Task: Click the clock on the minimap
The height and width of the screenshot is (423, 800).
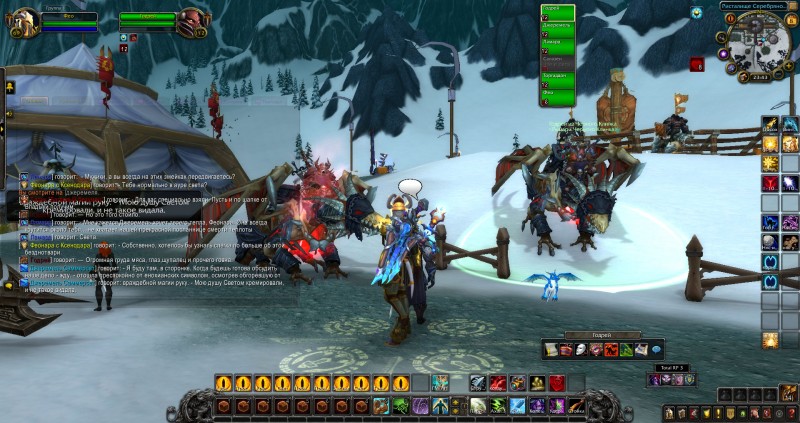Action: (759, 75)
